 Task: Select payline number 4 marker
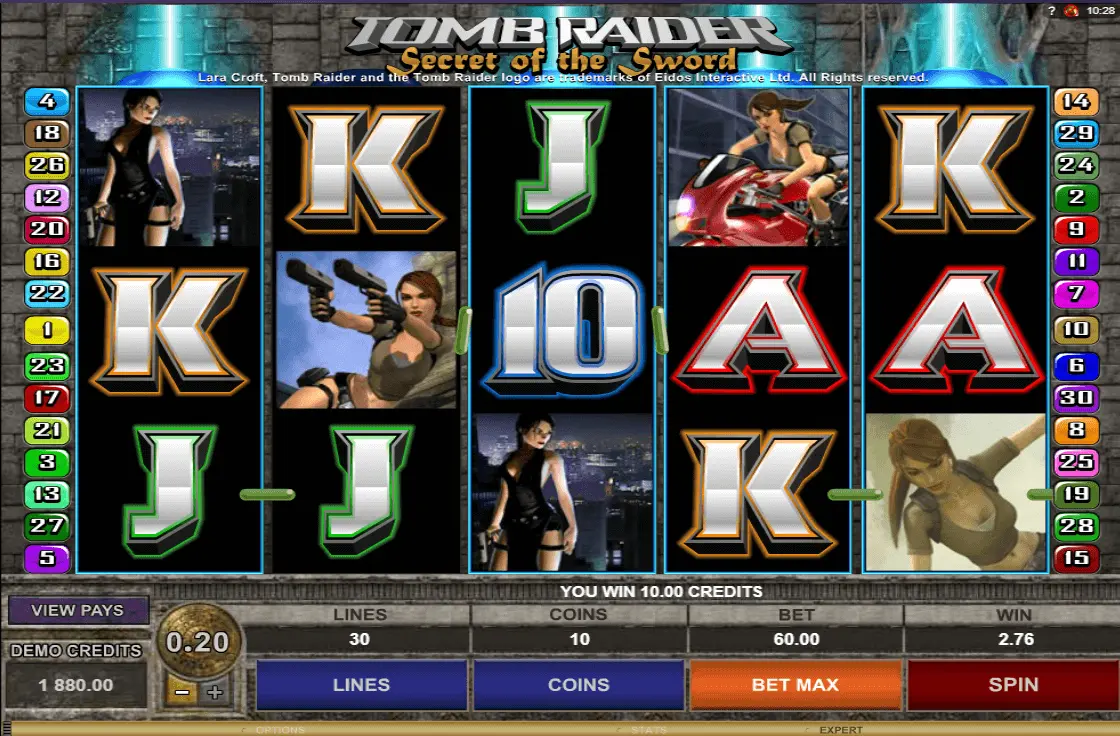47,101
